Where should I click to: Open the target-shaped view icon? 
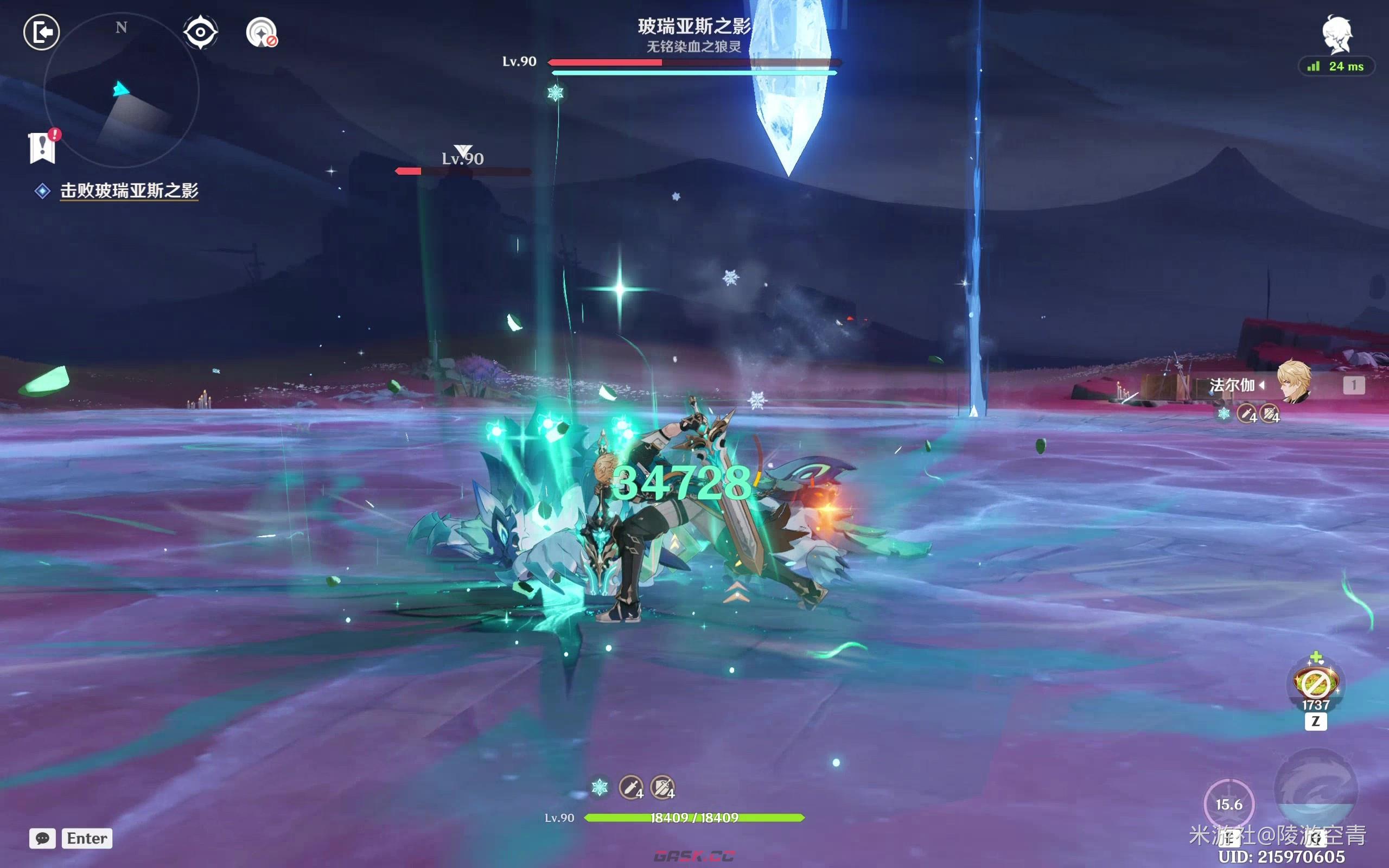coord(200,32)
